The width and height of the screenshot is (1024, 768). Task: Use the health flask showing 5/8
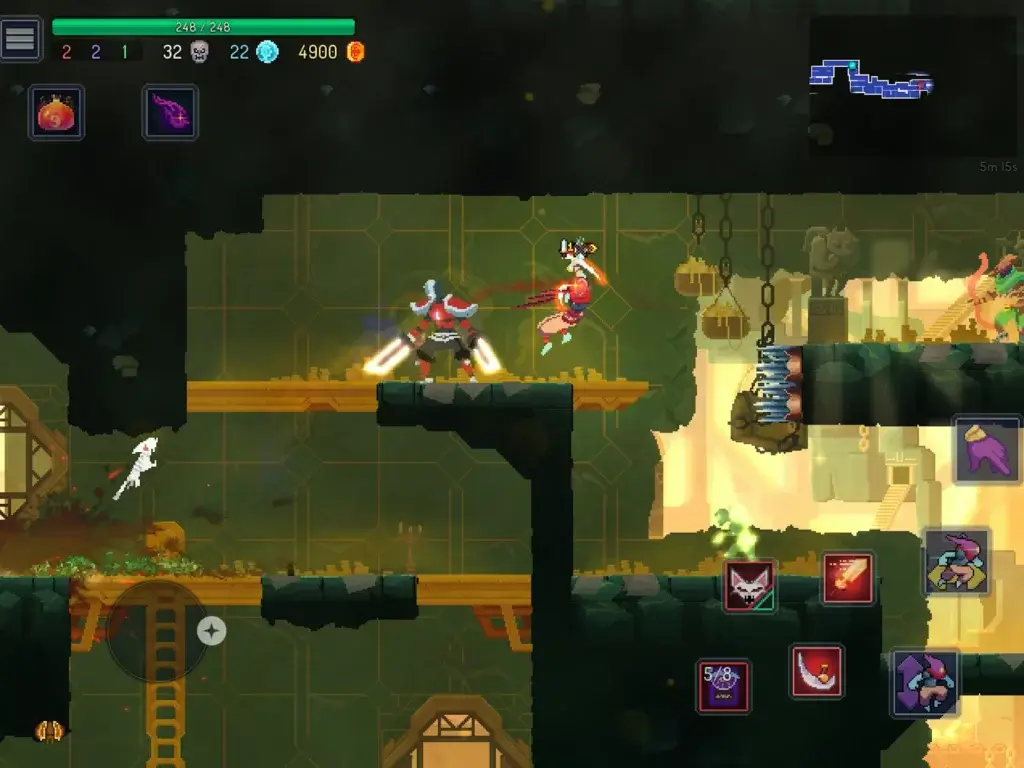(x=723, y=686)
